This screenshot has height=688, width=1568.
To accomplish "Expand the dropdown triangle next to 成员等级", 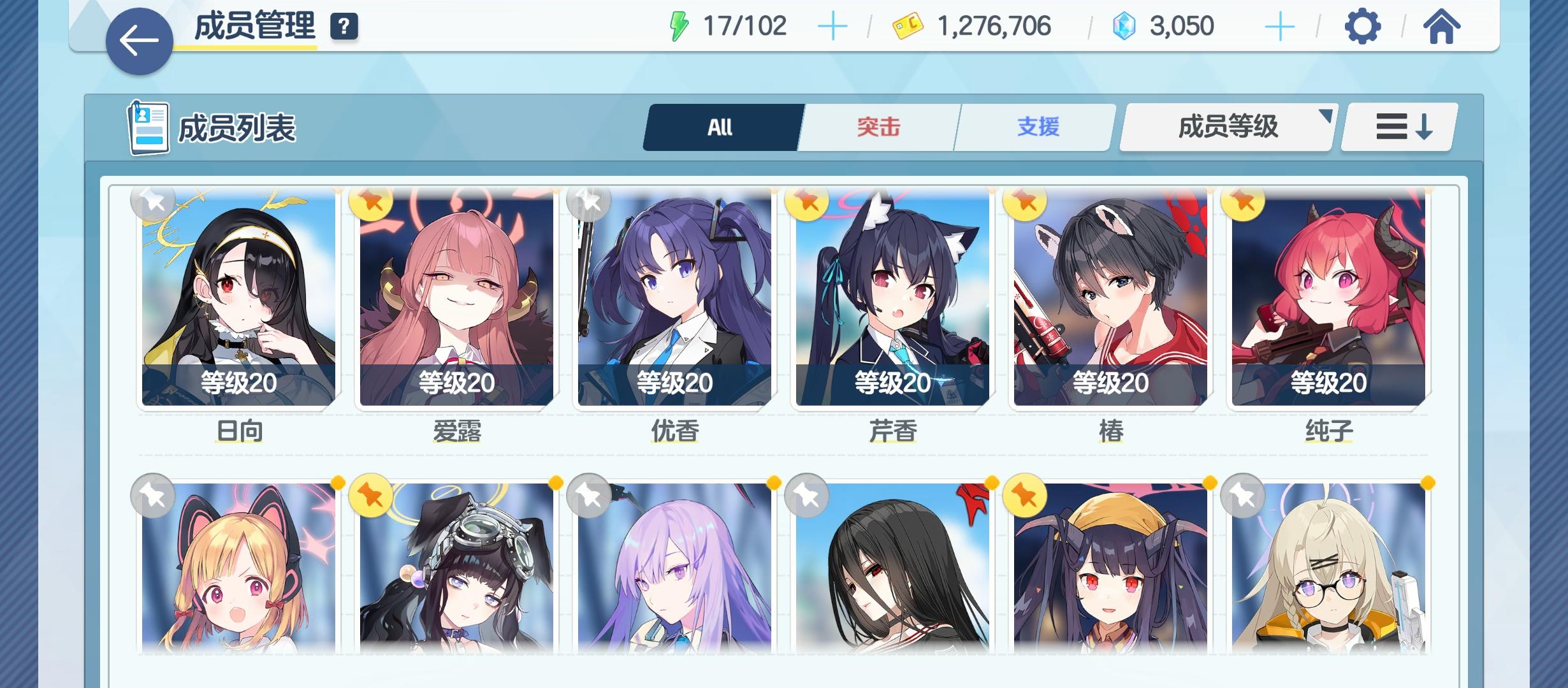I will coord(1327,117).
